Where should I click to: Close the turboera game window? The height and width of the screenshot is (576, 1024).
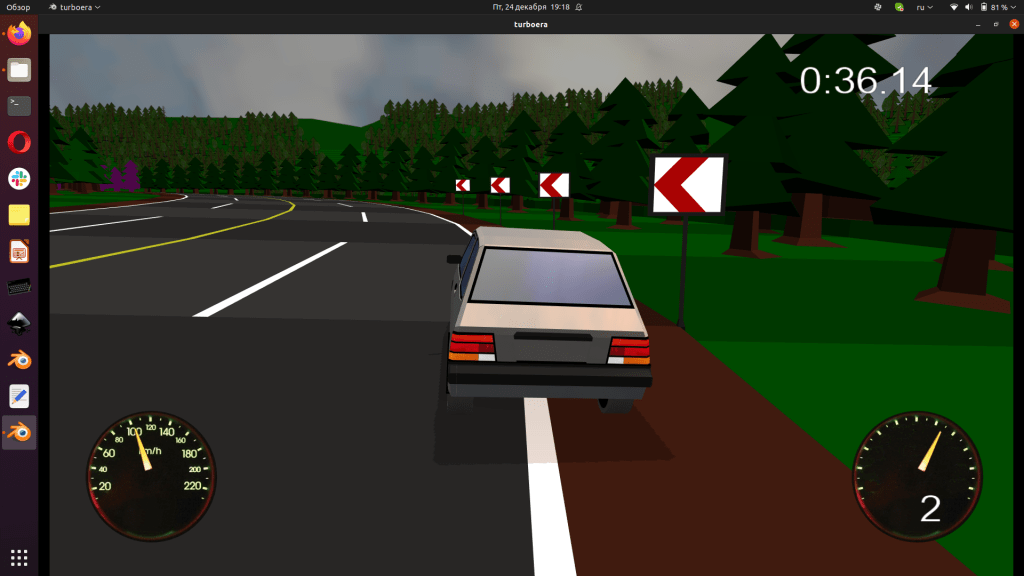[x=1014, y=23]
